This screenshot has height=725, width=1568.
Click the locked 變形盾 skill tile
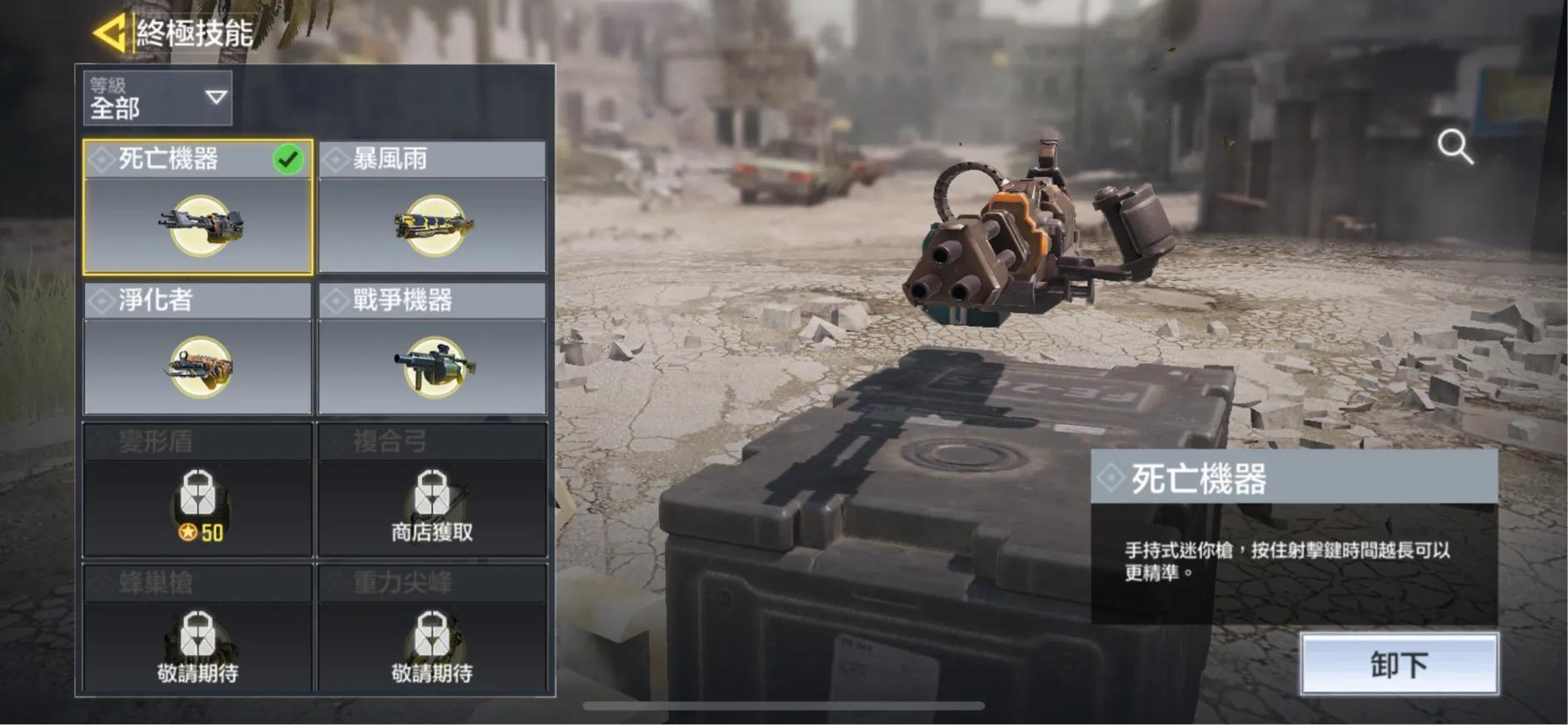tap(198, 490)
